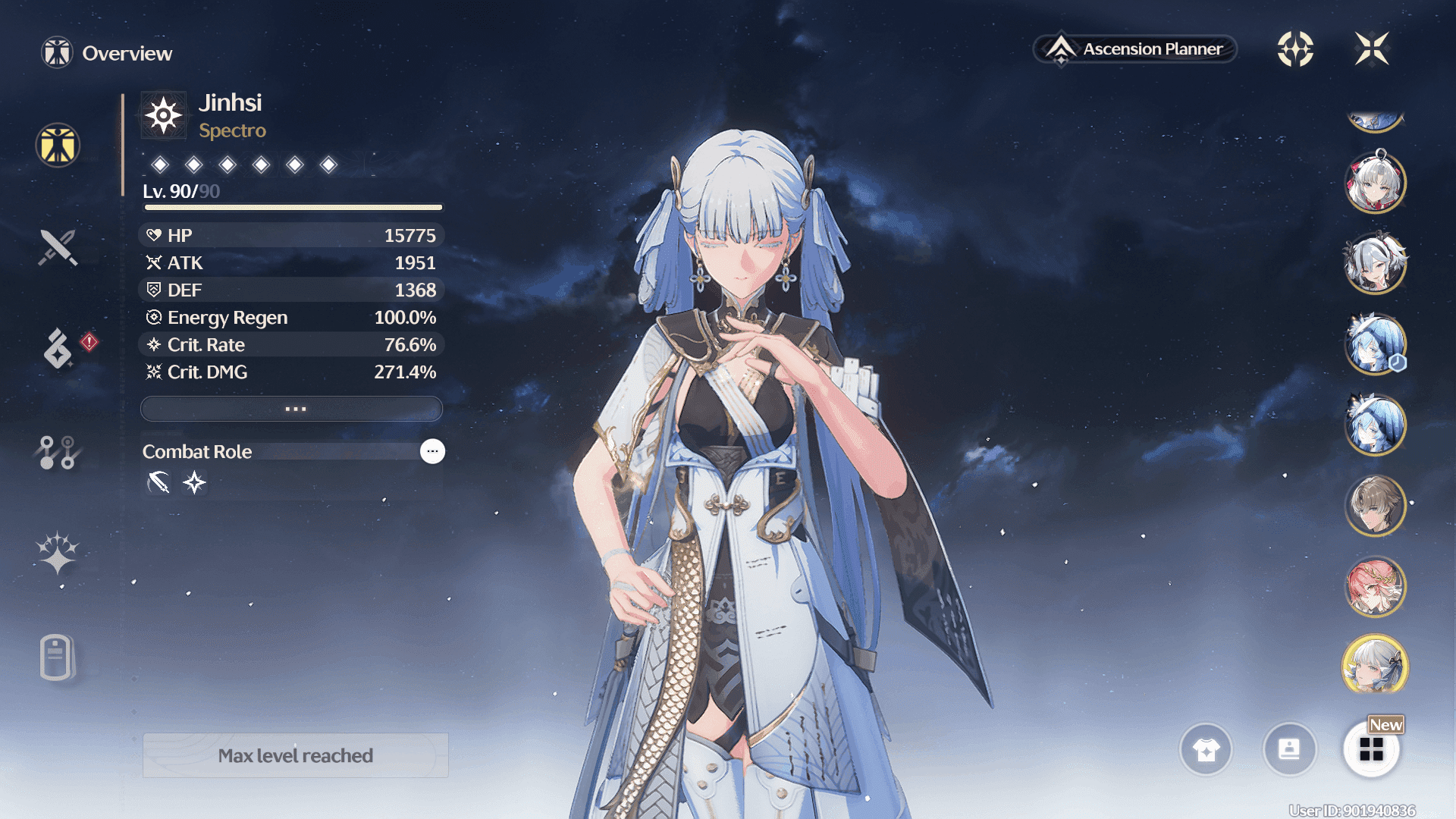Close the resonator overview screen
Screen dimensions: 1456x819
click(1372, 49)
